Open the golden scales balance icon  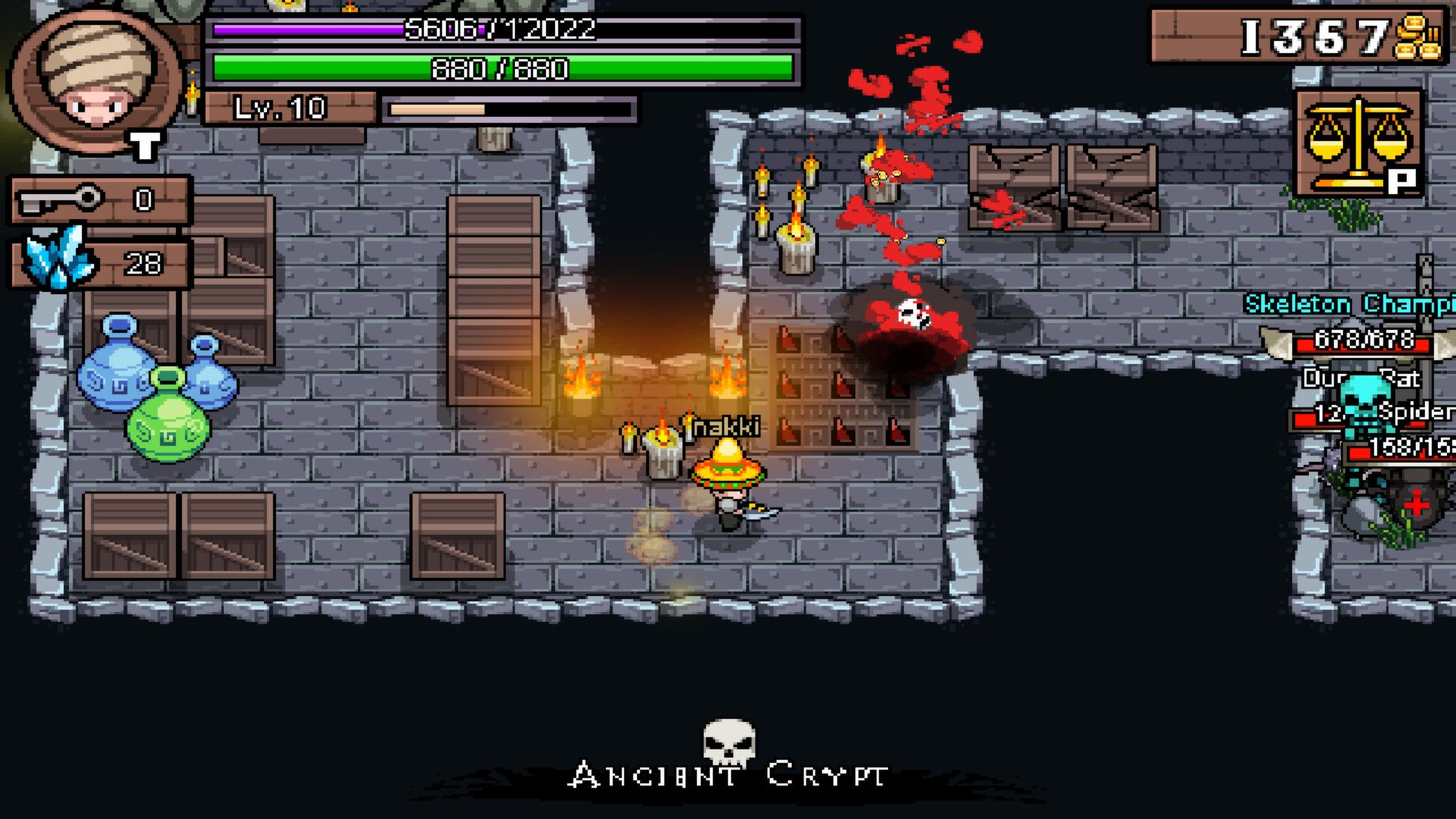pos(1357,142)
